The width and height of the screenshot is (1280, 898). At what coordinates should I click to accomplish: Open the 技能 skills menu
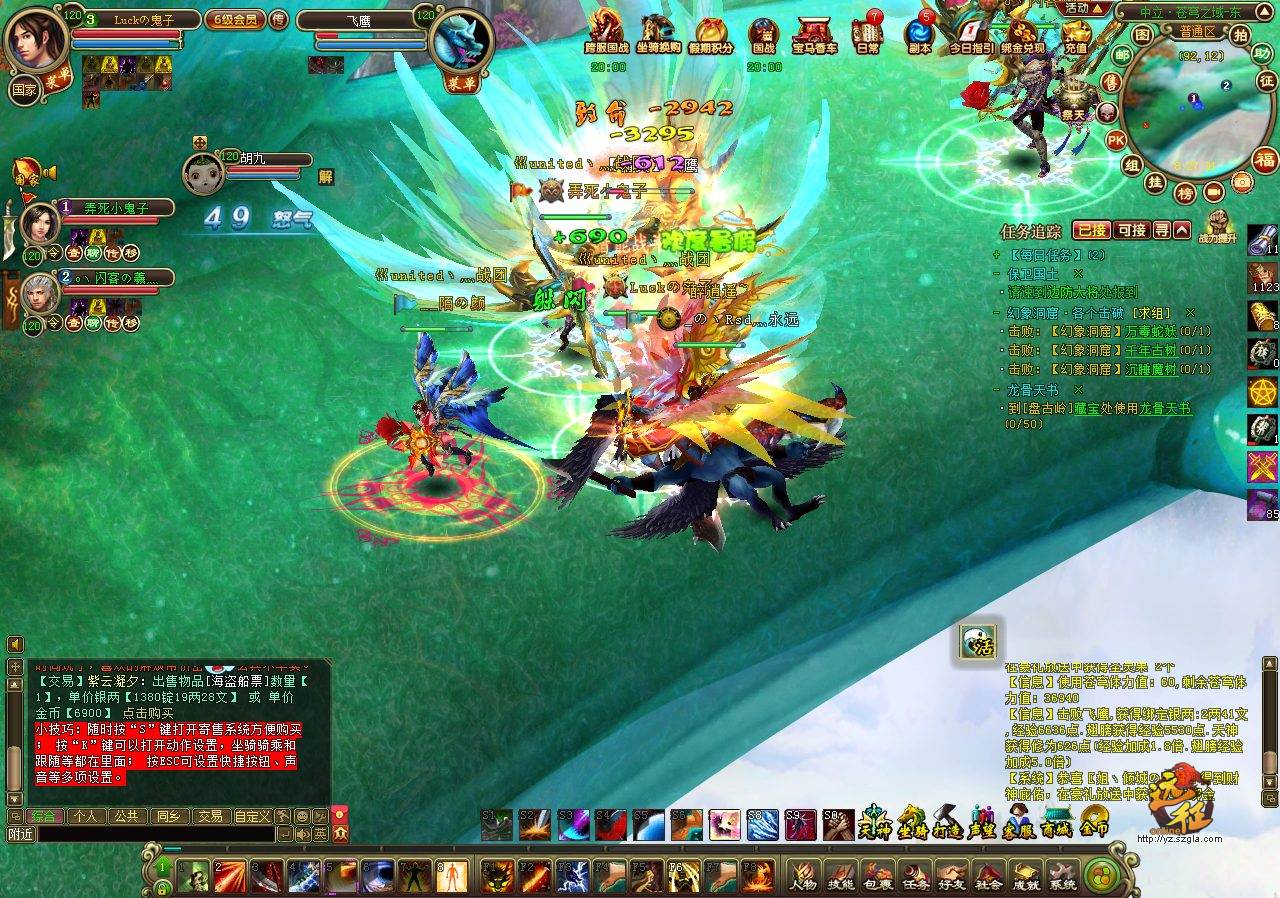(x=840, y=875)
